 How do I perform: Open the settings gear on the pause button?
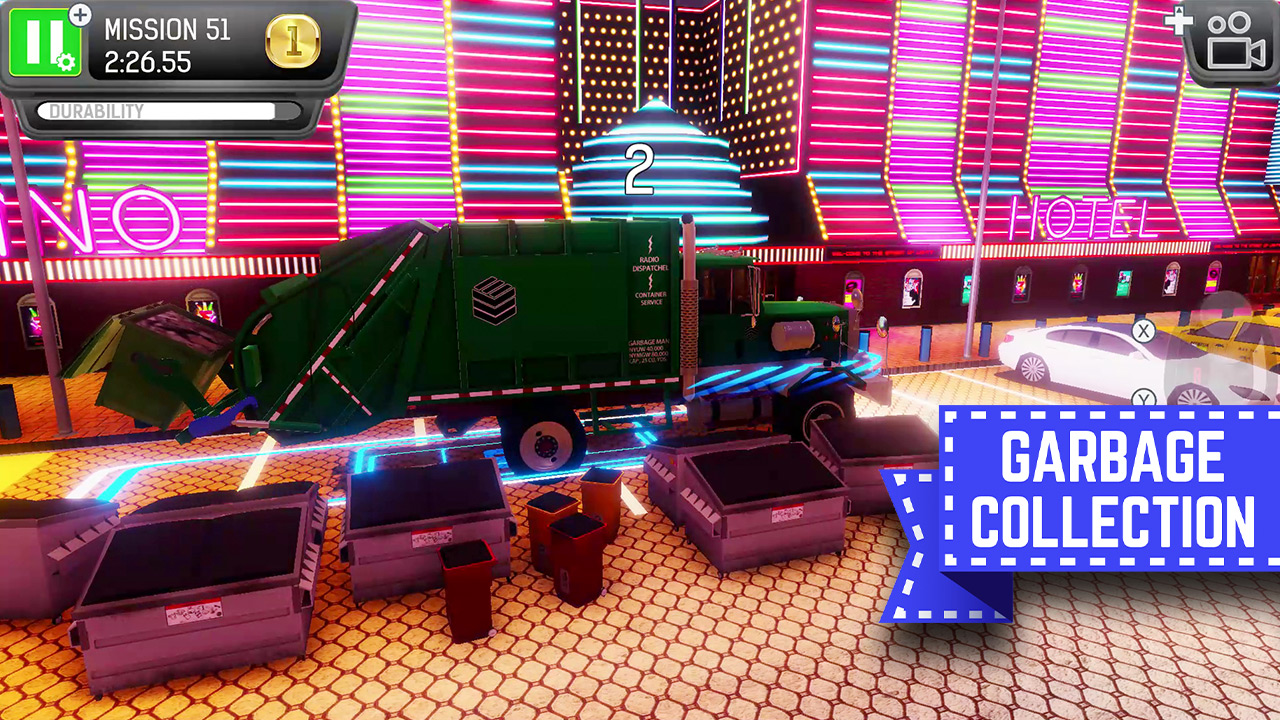[65, 61]
